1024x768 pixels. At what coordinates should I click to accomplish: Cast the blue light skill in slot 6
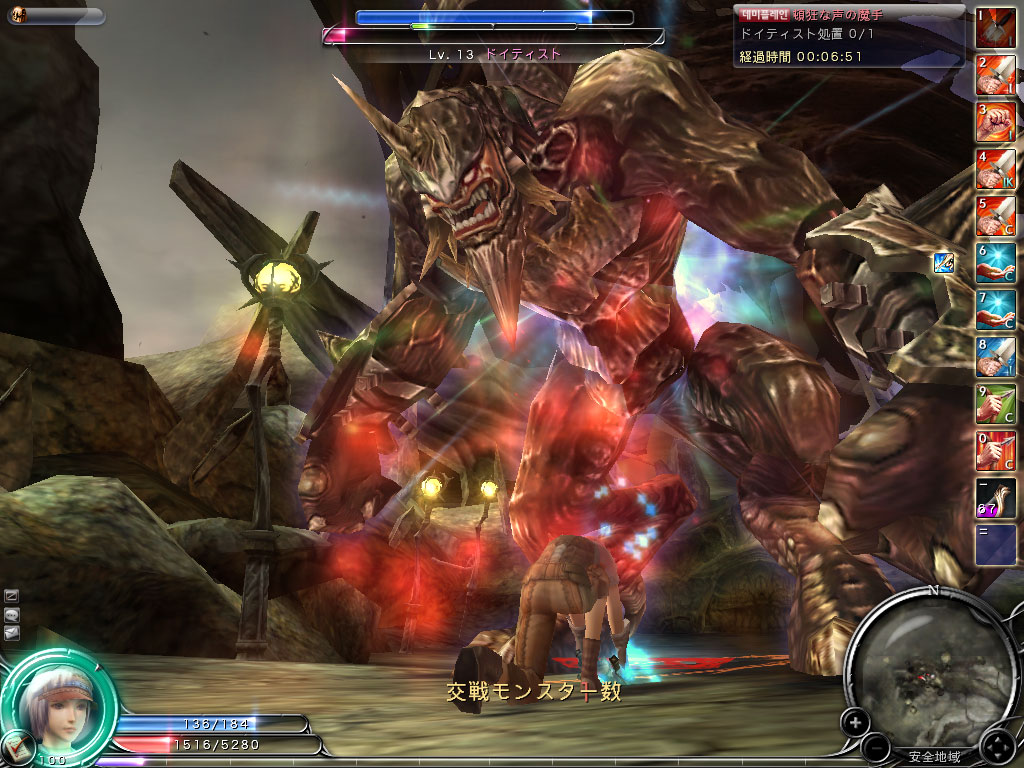[995, 264]
